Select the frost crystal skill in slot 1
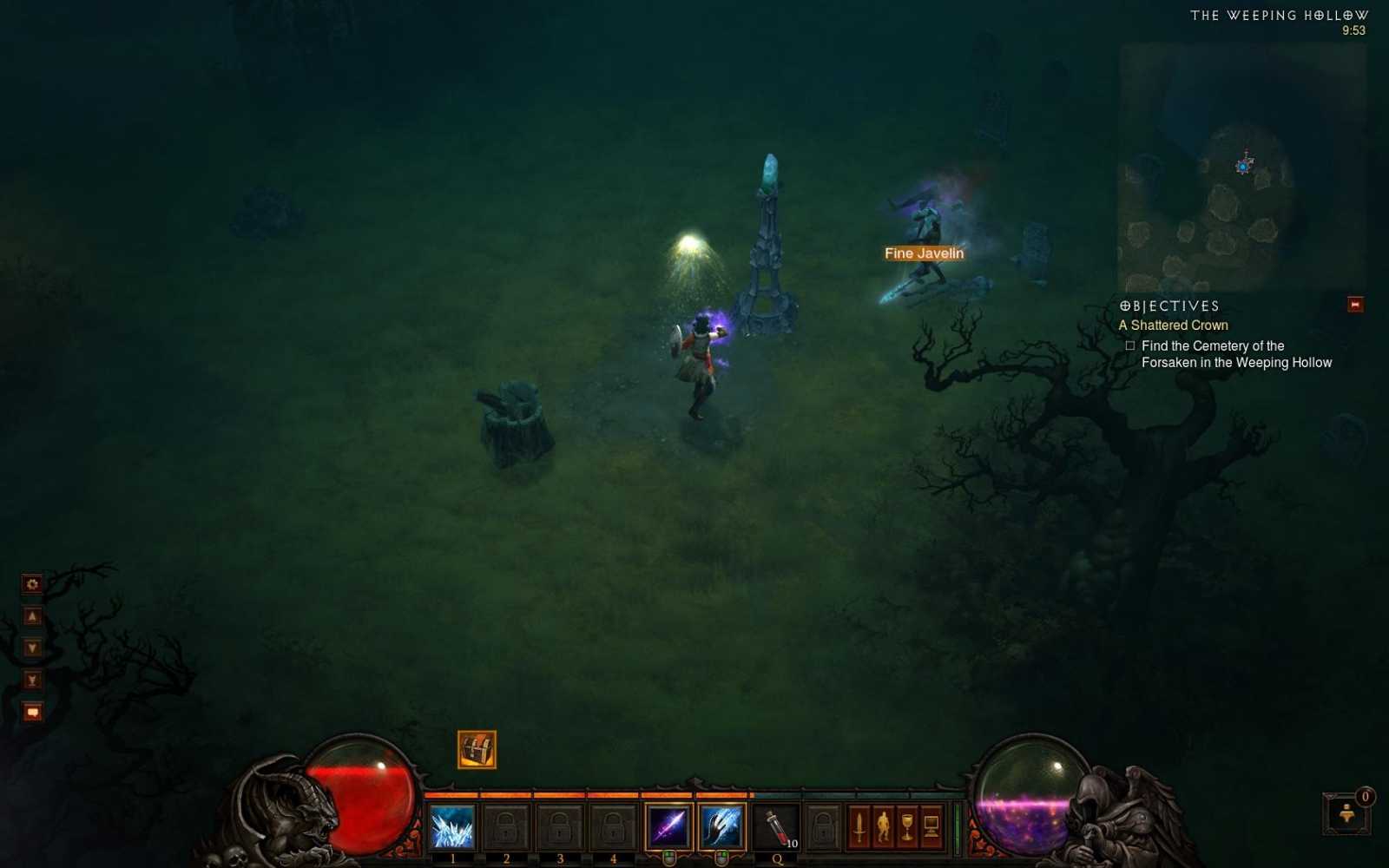Viewport: 1389px width, 868px height. pyautogui.click(x=453, y=827)
